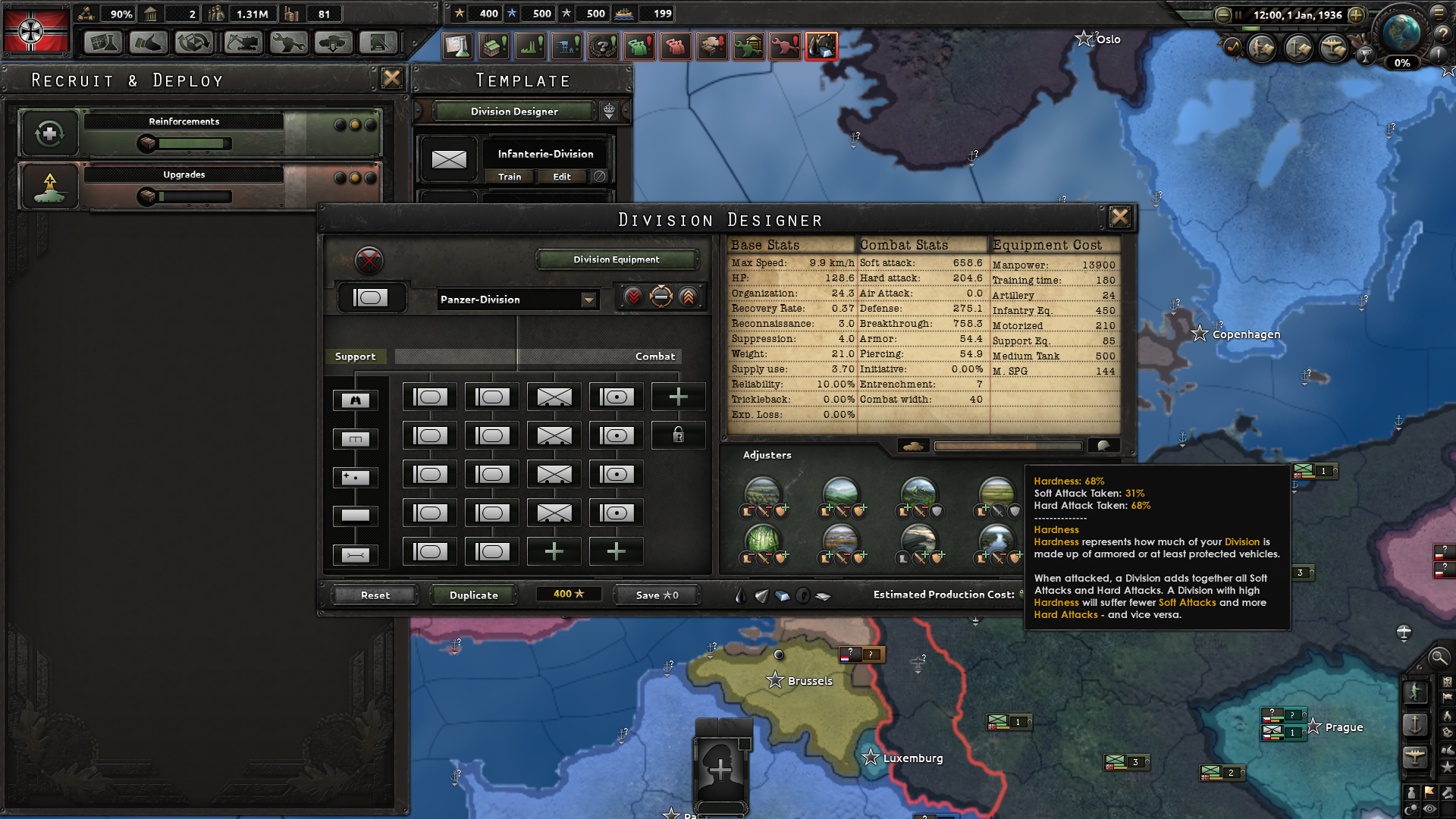Viewport: 1456px width, 819px height.
Task: Click the pause button next to the date
Action: pyautogui.click(x=1238, y=14)
